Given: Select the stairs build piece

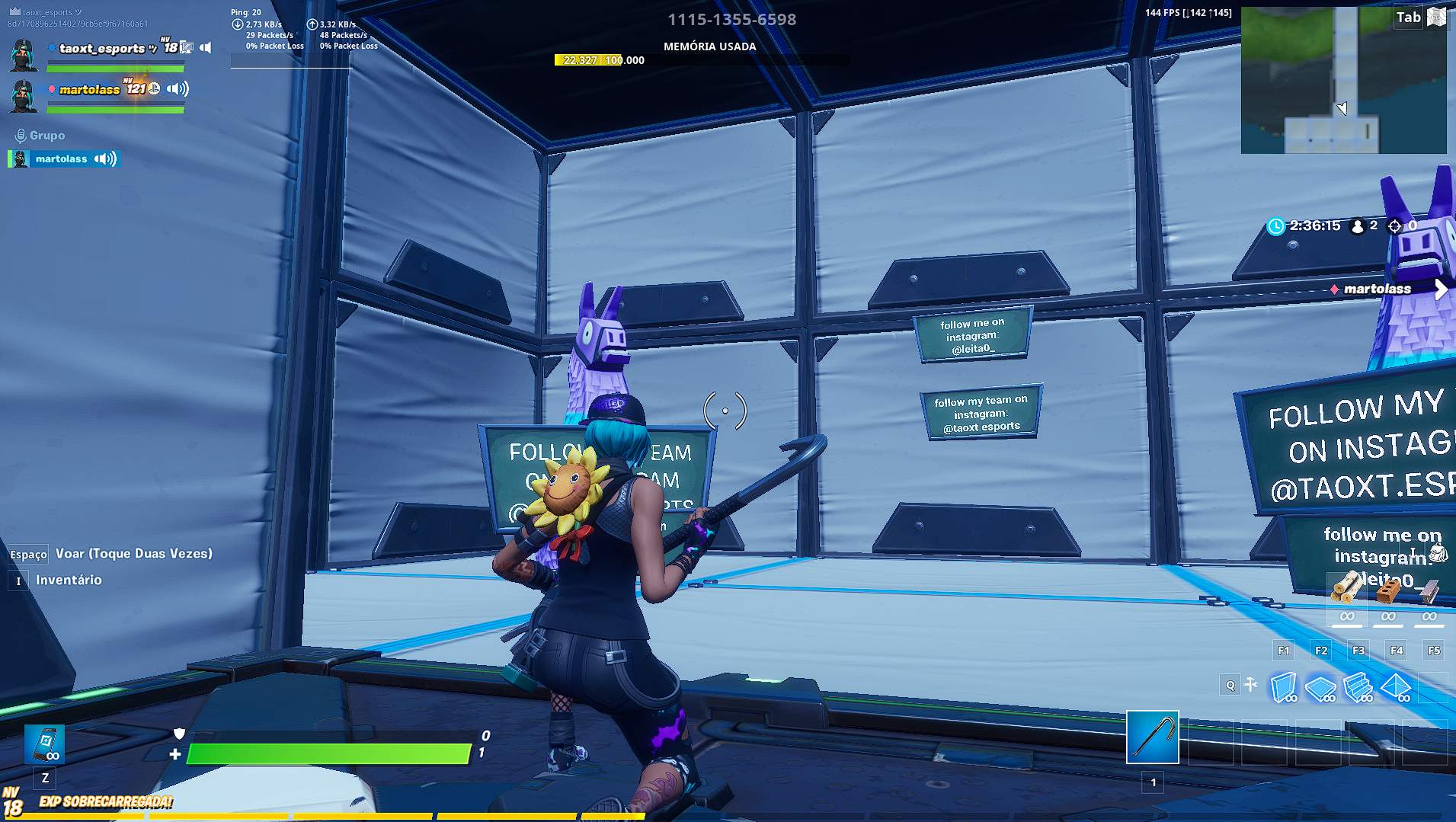Looking at the screenshot, I should click(1358, 686).
